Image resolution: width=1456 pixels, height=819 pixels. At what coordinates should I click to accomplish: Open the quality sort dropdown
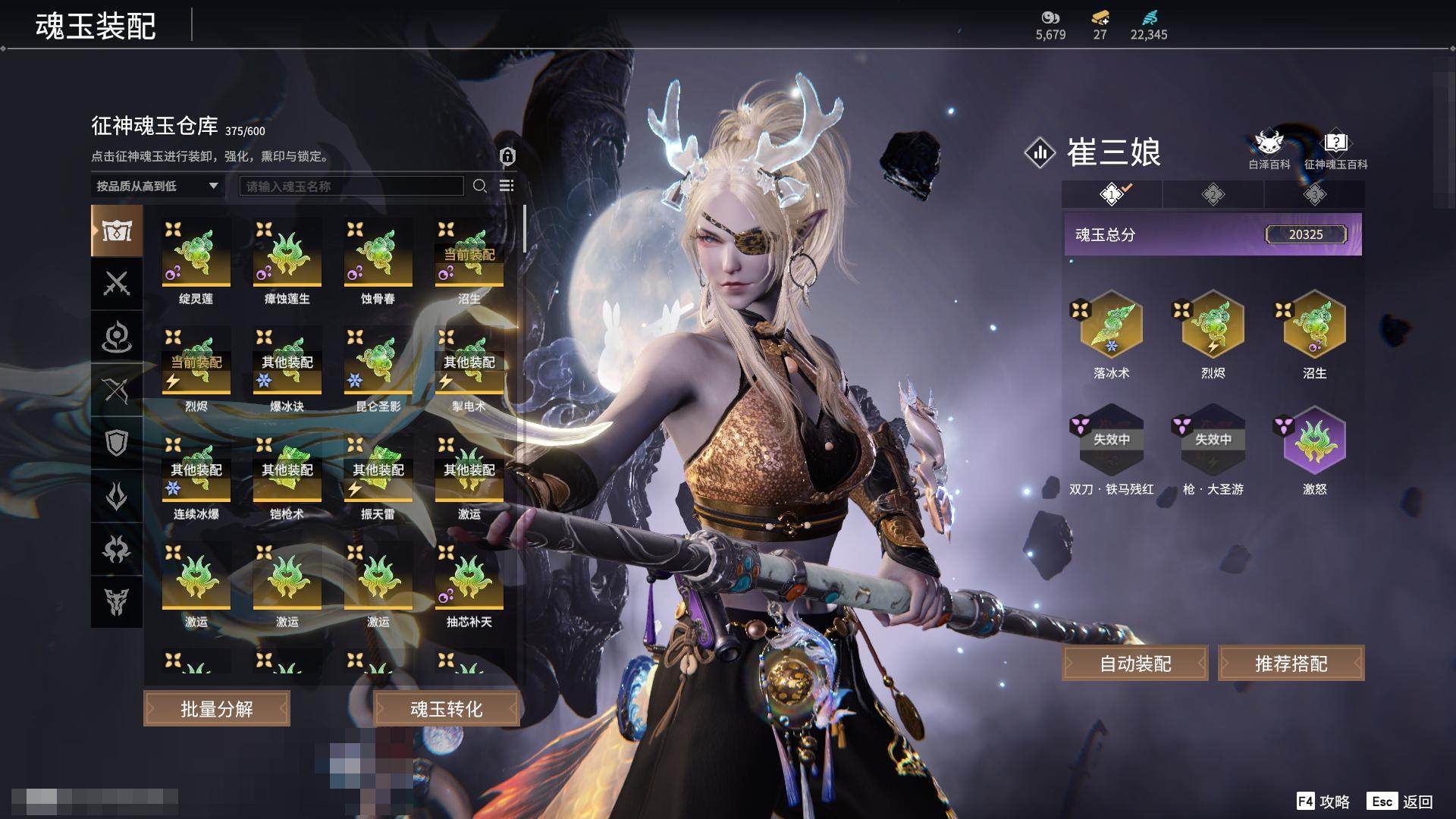157,186
